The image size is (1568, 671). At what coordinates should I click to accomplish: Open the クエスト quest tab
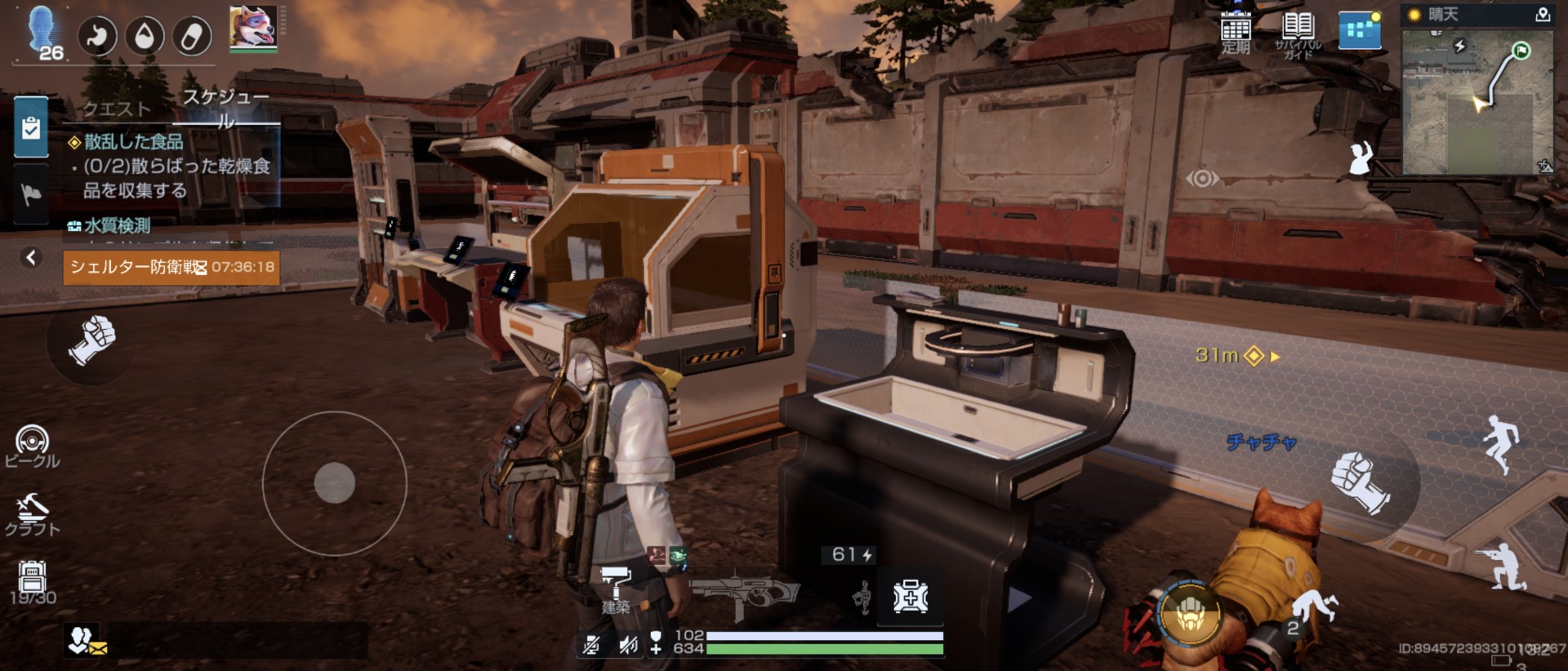(x=117, y=109)
